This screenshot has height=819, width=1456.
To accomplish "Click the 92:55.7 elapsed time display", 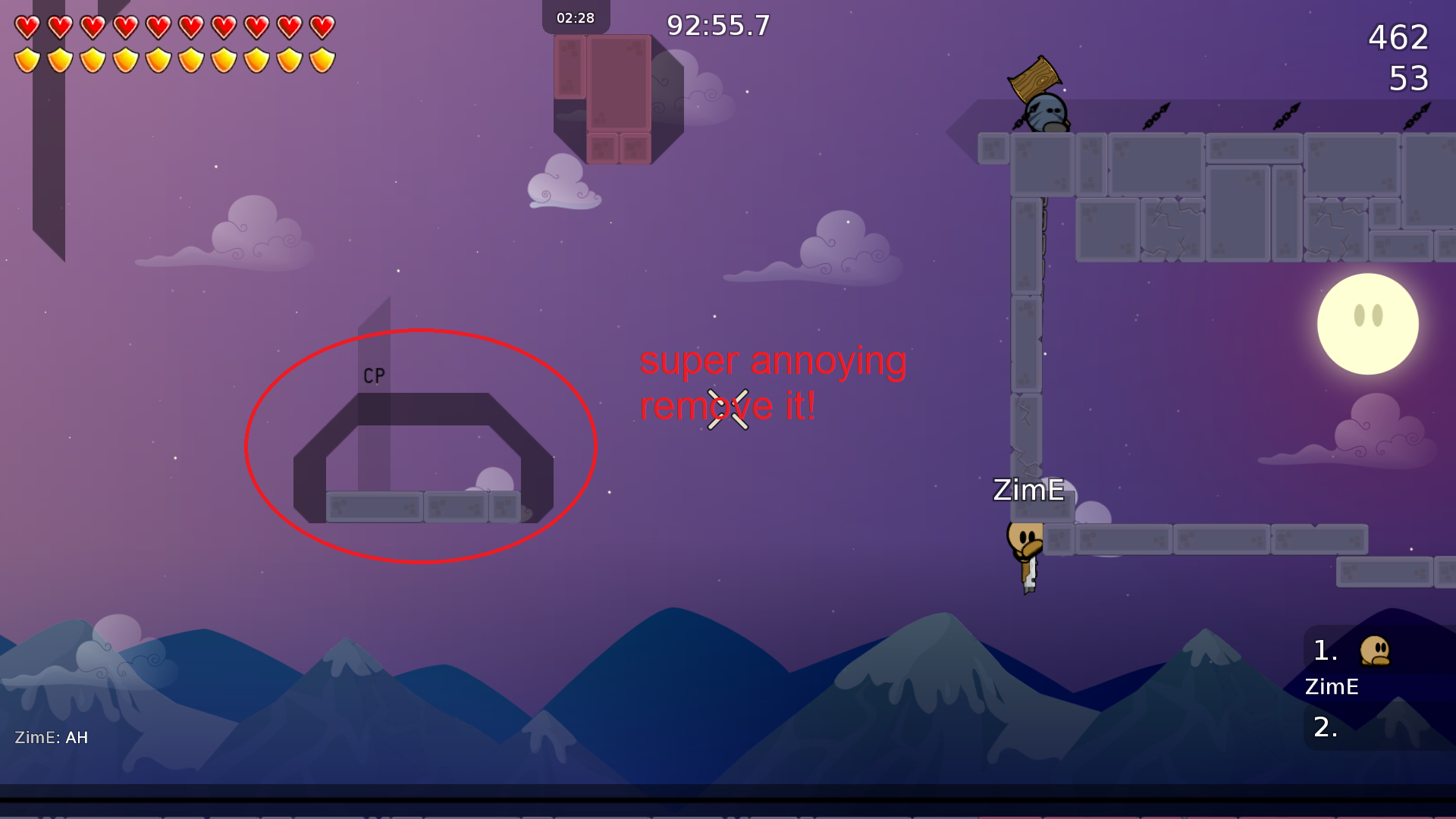I will coord(717,25).
